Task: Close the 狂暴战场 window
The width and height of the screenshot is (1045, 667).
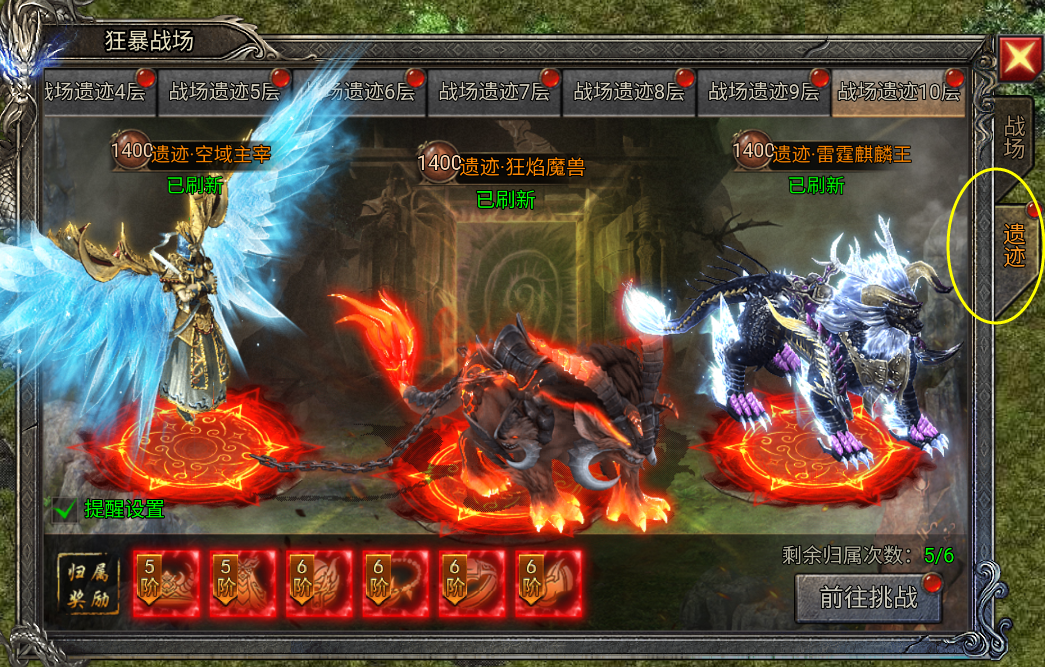Action: click(x=1019, y=58)
